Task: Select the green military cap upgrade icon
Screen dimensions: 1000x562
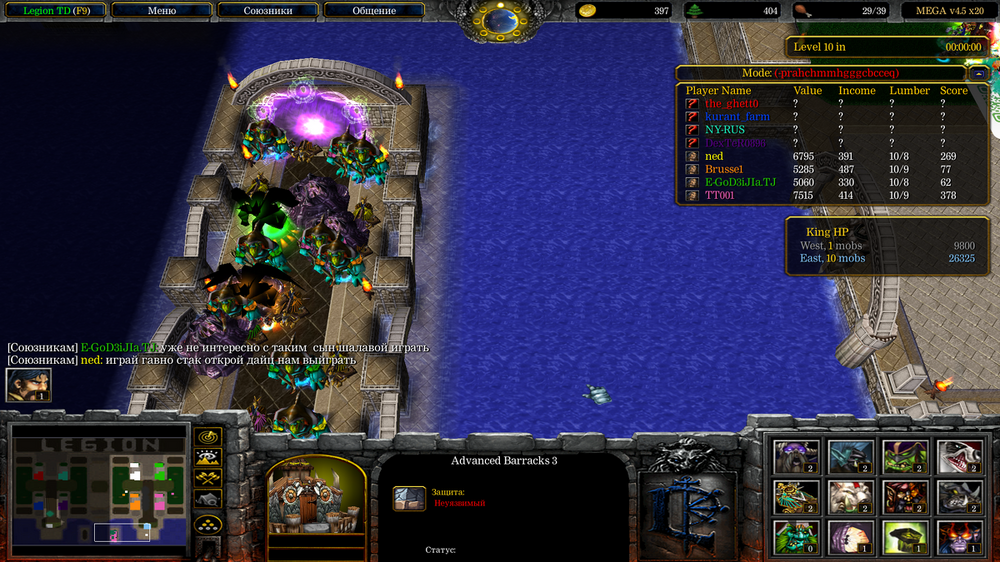Action: pyautogui.click(x=904, y=537)
